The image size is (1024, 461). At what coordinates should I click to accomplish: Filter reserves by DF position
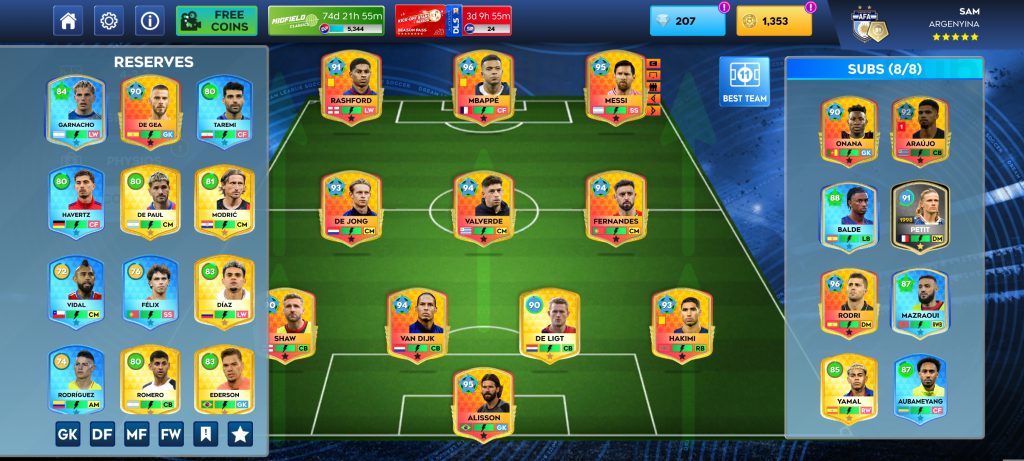102,434
